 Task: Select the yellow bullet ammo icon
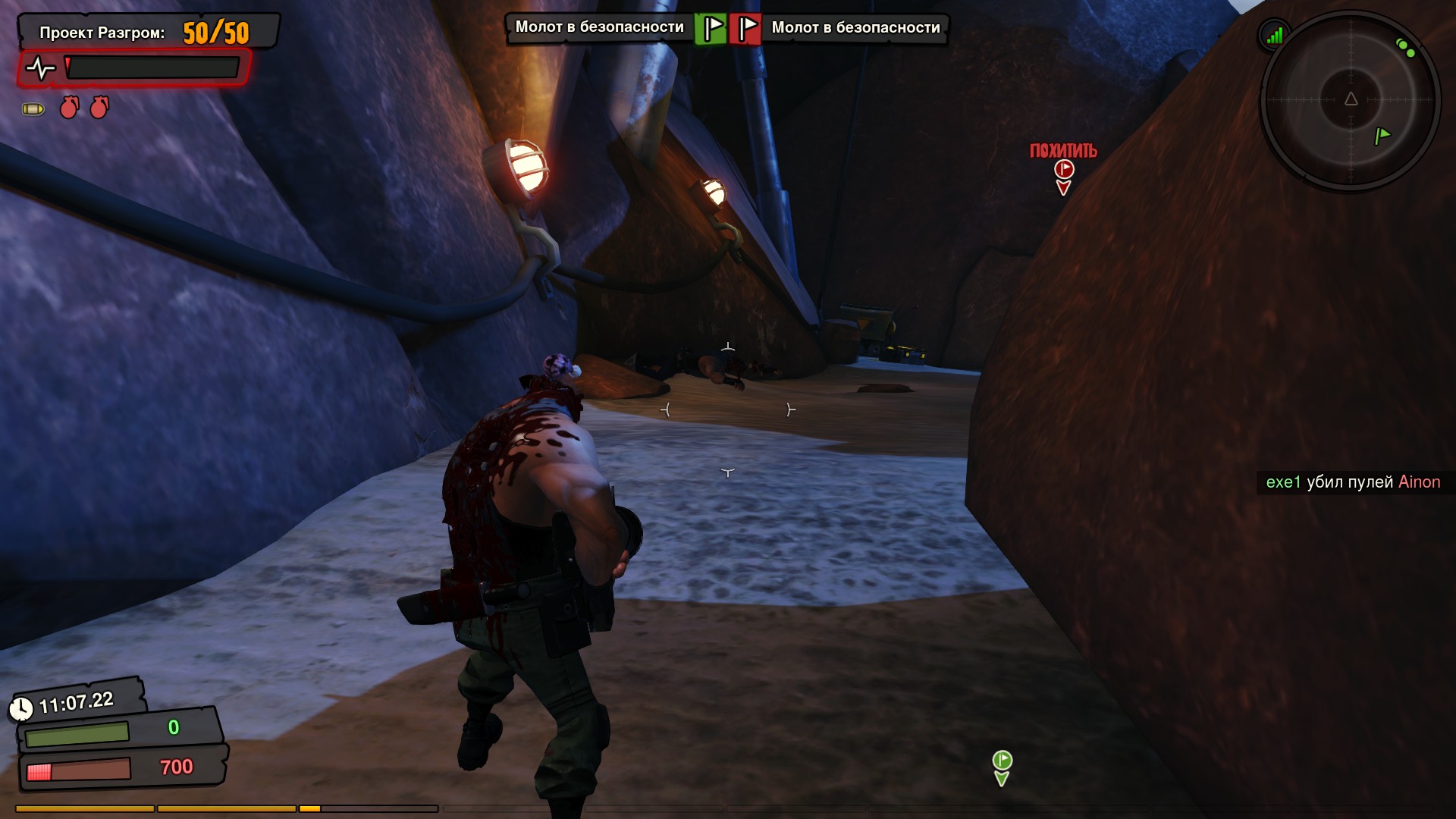click(33, 109)
